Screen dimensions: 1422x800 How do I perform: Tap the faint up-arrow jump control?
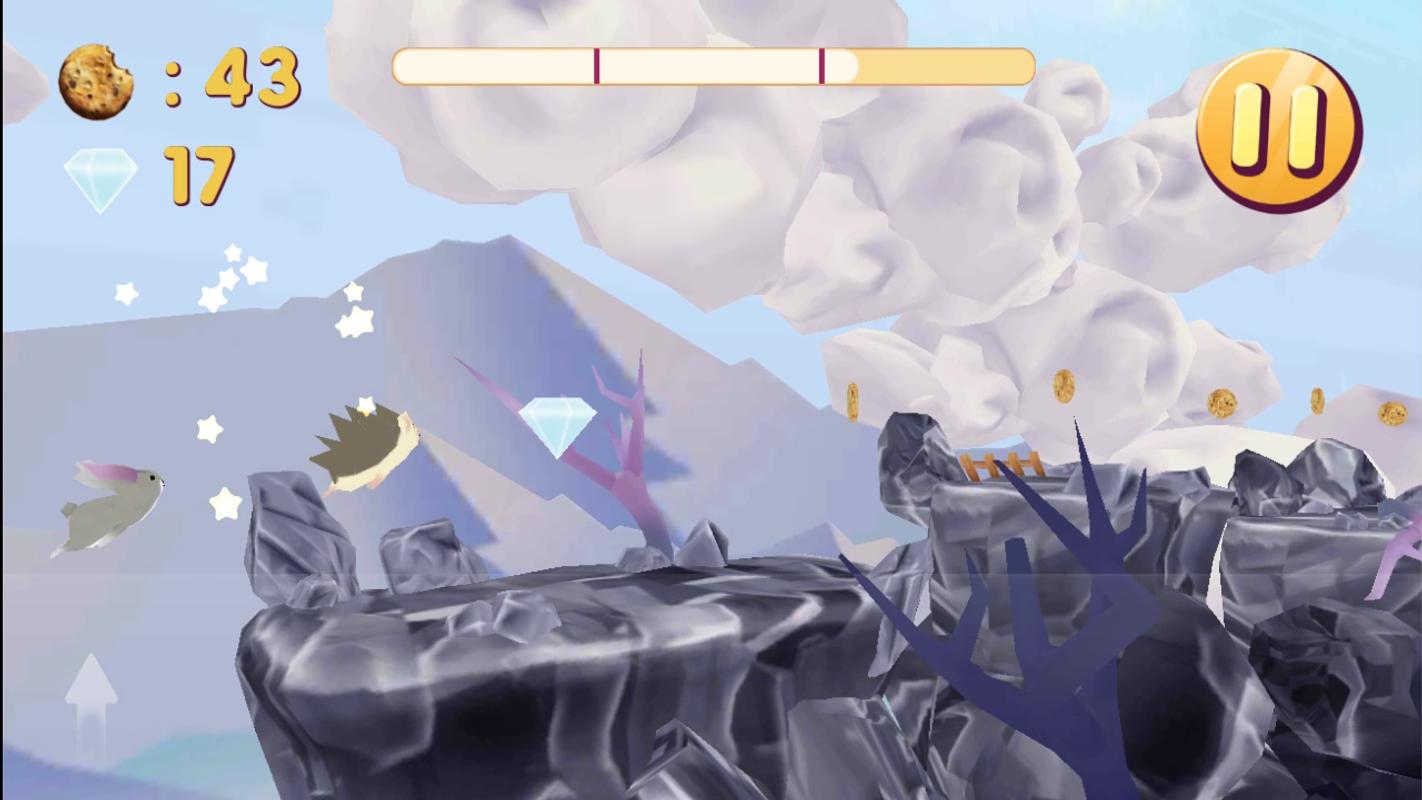click(x=91, y=703)
